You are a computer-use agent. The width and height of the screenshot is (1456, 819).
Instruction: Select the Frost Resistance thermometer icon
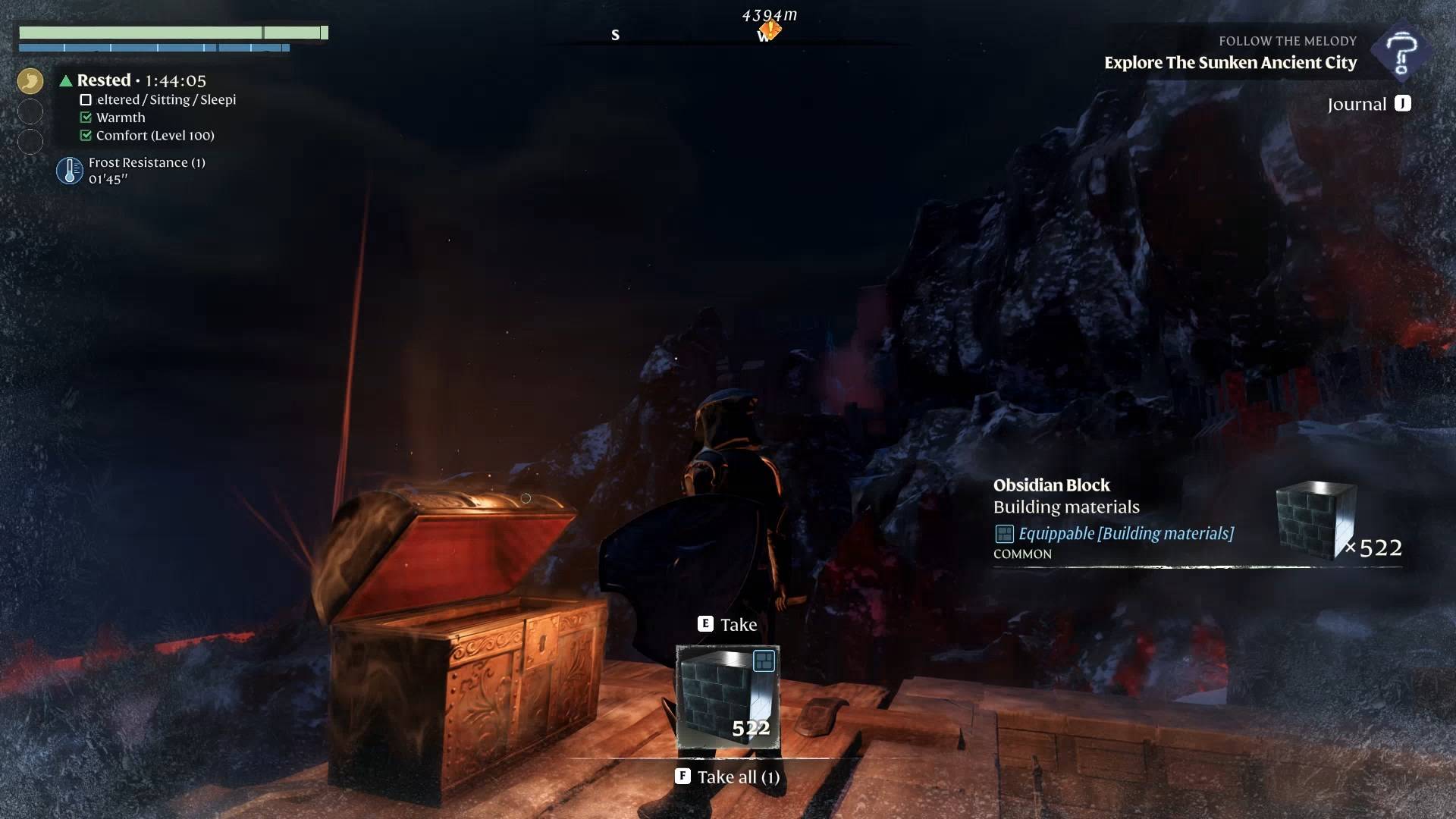pyautogui.click(x=70, y=171)
